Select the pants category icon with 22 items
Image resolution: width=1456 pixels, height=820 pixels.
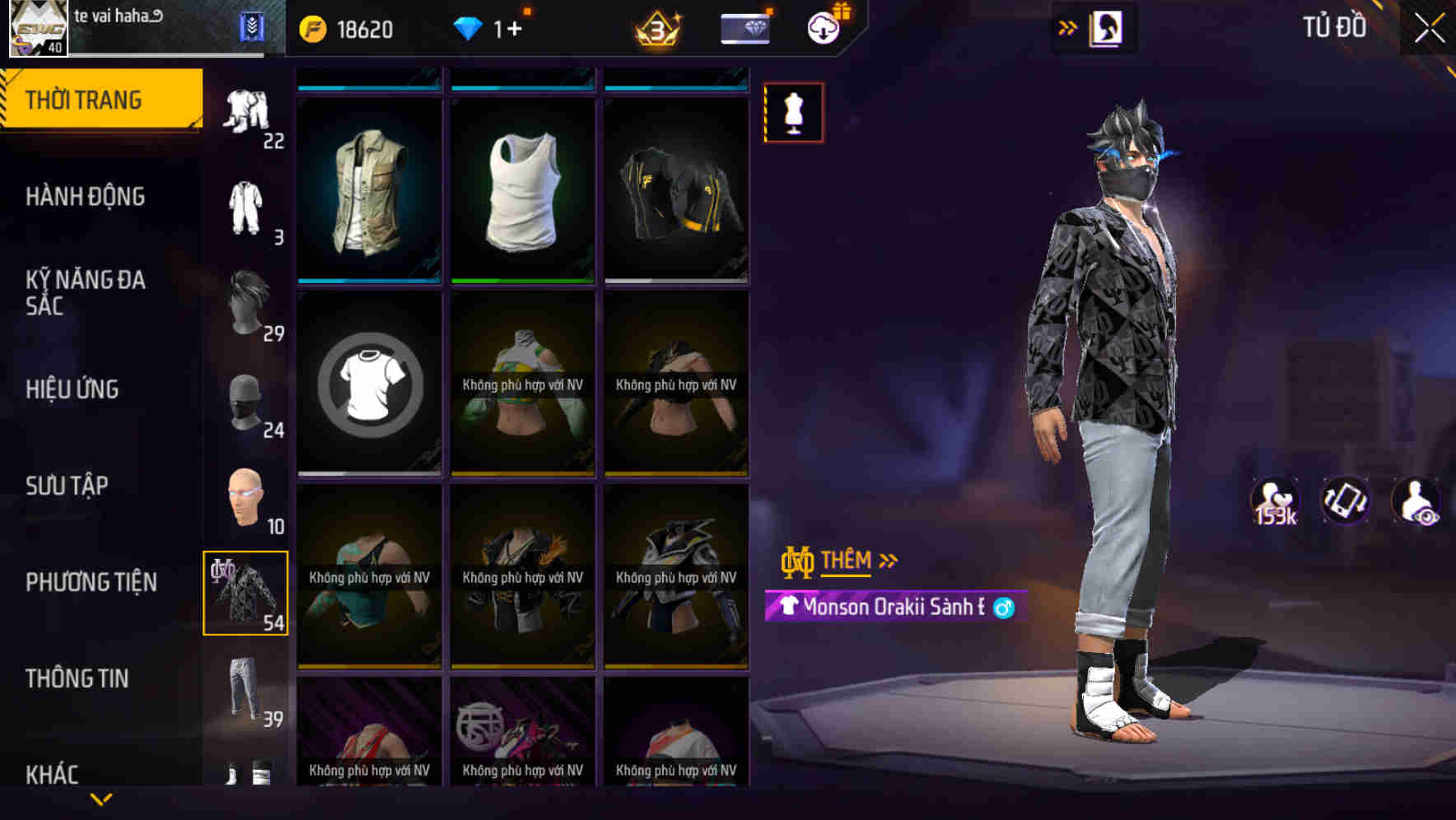(x=245, y=111)
